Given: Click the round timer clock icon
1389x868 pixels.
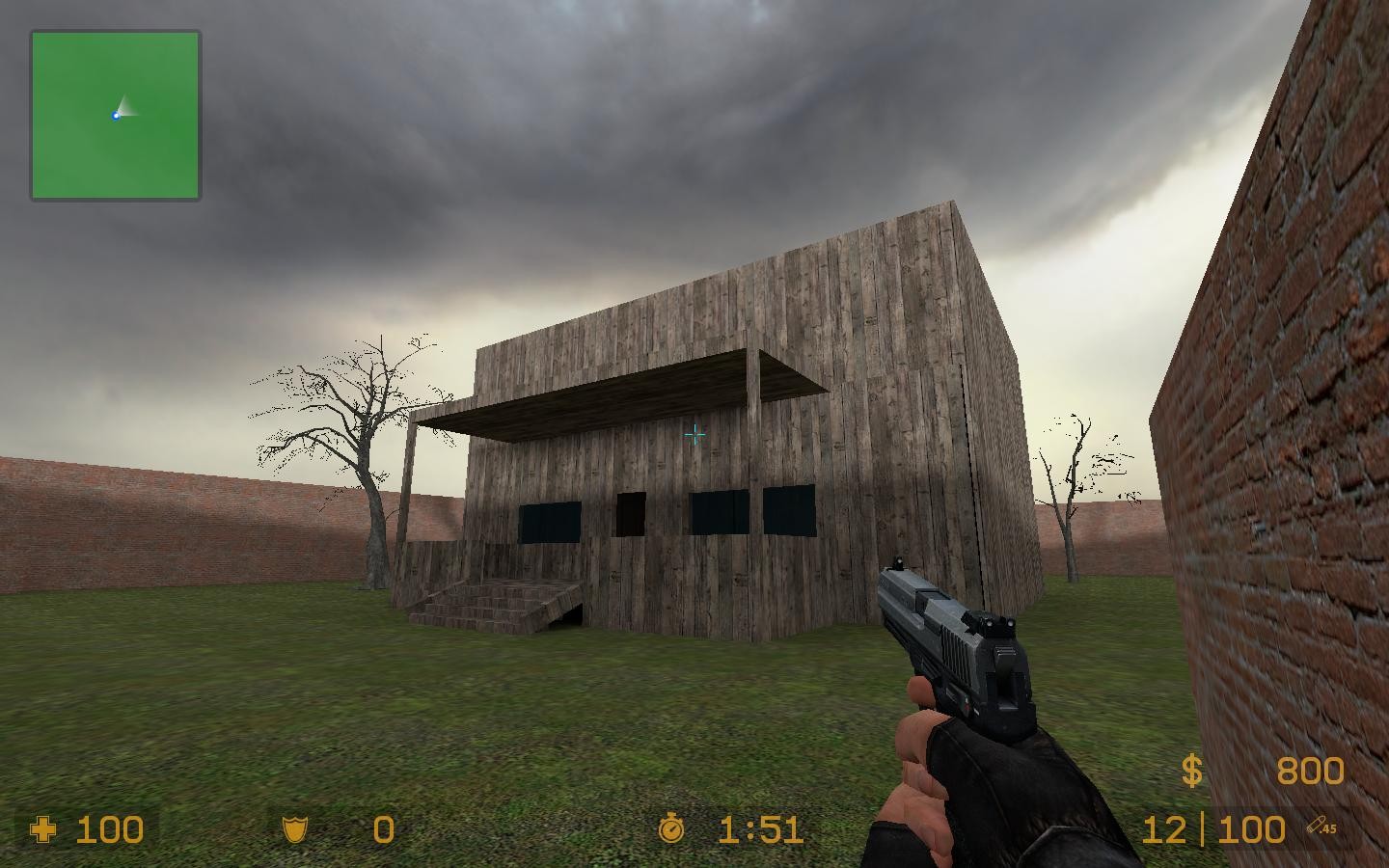Looking at the screenshot, I should (x=672, y=829).
